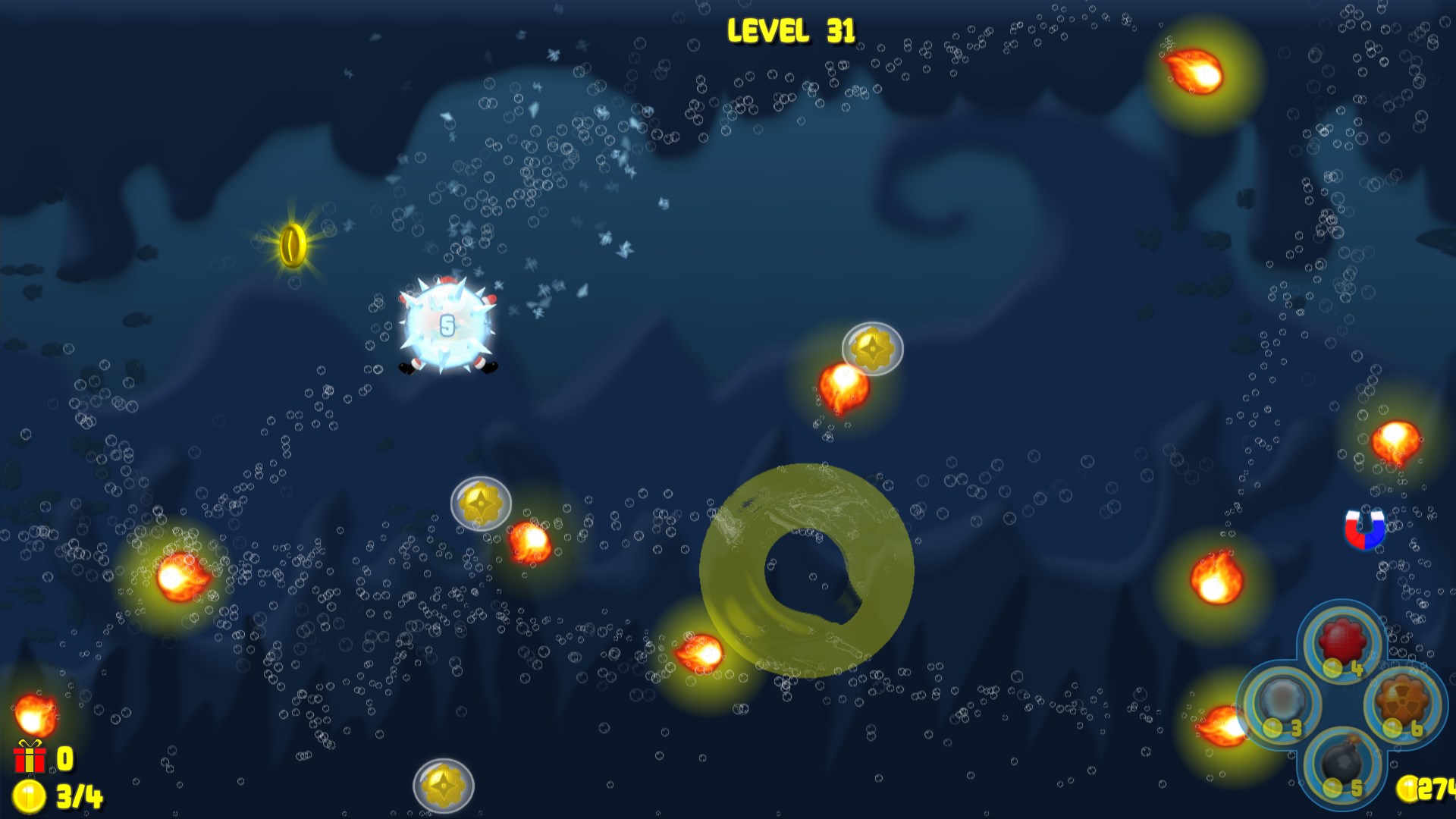1456x819 pixels.
Task: Click the coin icon showing 3/4 progress
Action: tap(29, 796)
